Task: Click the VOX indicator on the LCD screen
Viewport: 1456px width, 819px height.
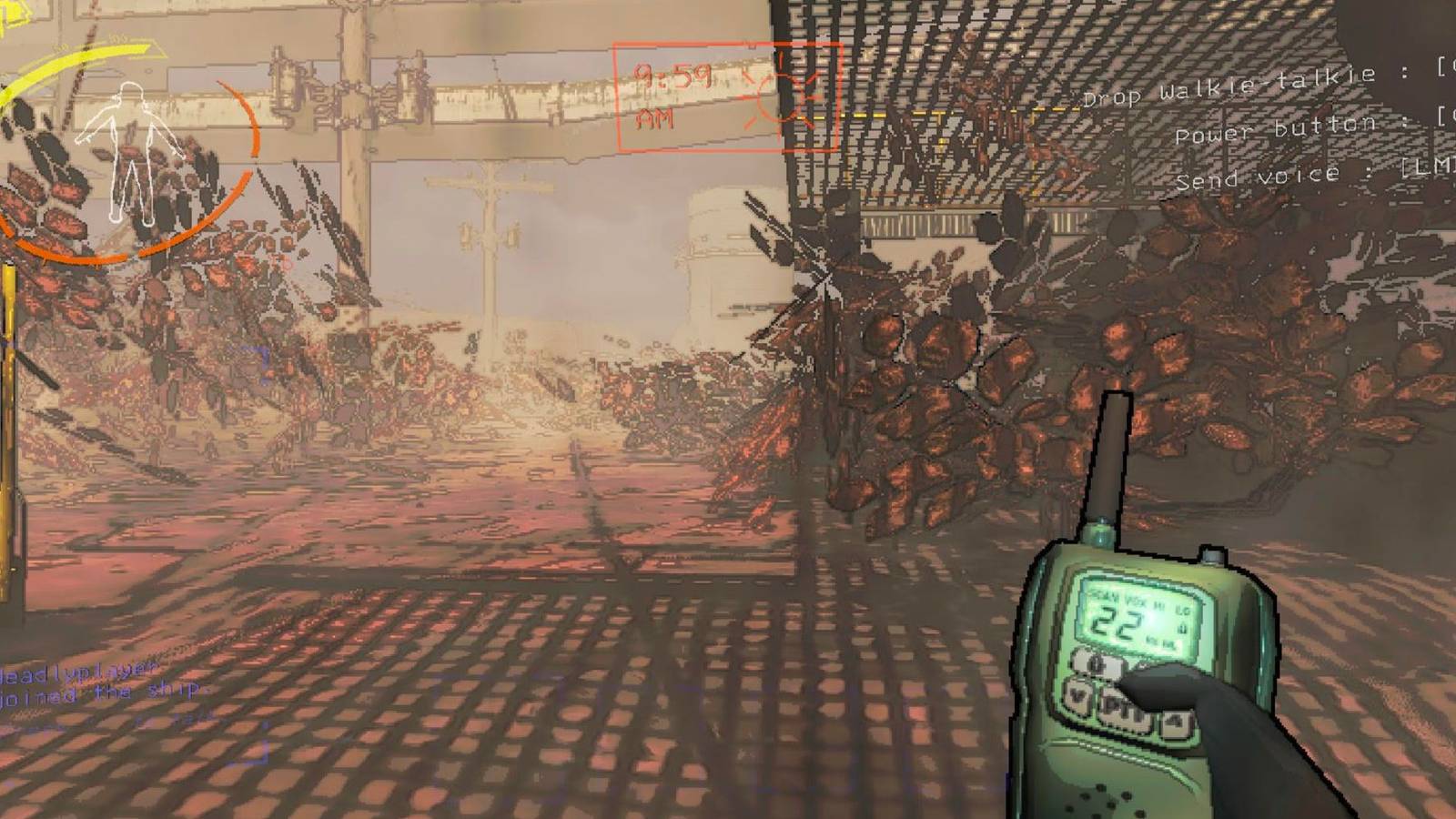Action: [x=1135, y=601]
